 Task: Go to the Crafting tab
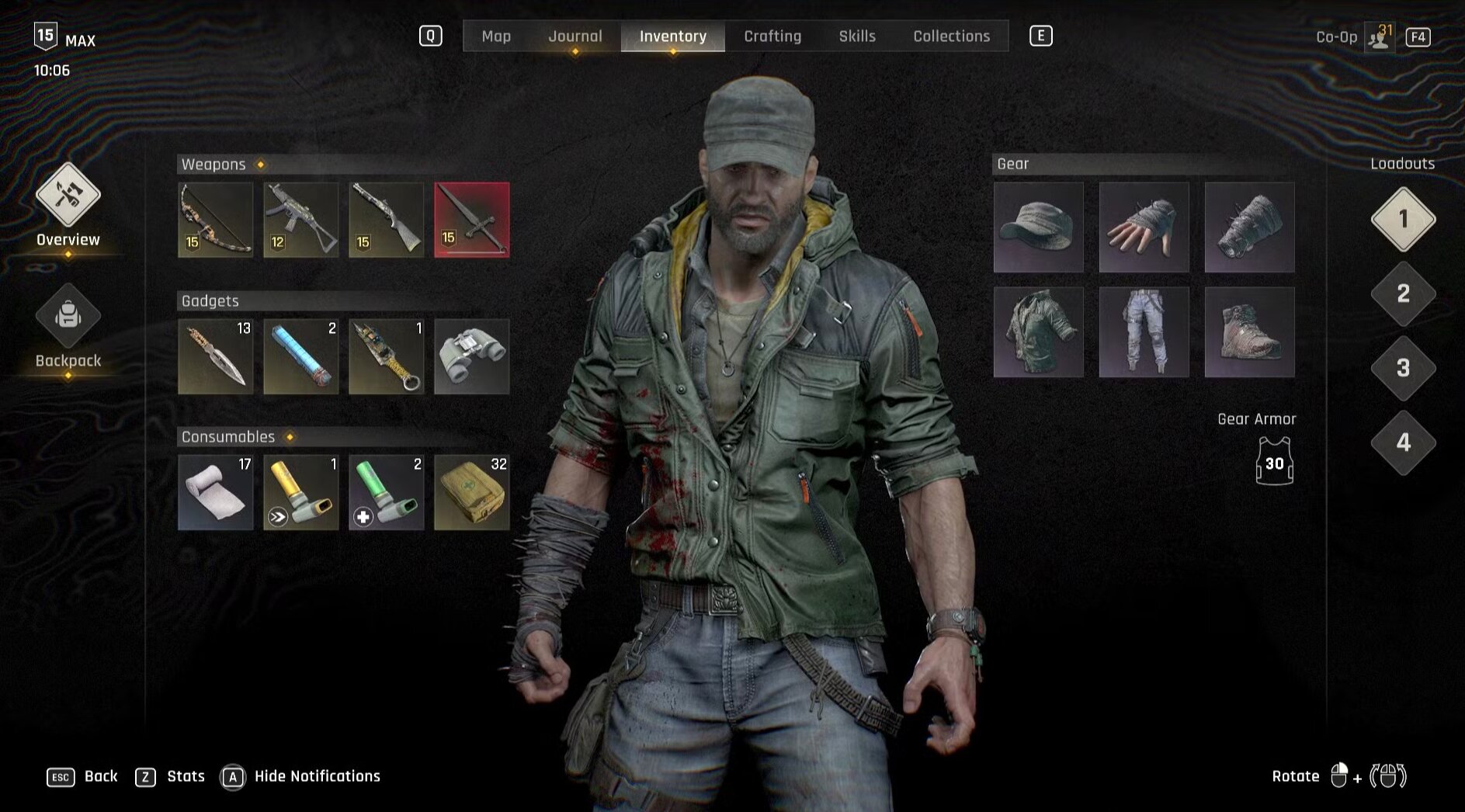point(772,36)
